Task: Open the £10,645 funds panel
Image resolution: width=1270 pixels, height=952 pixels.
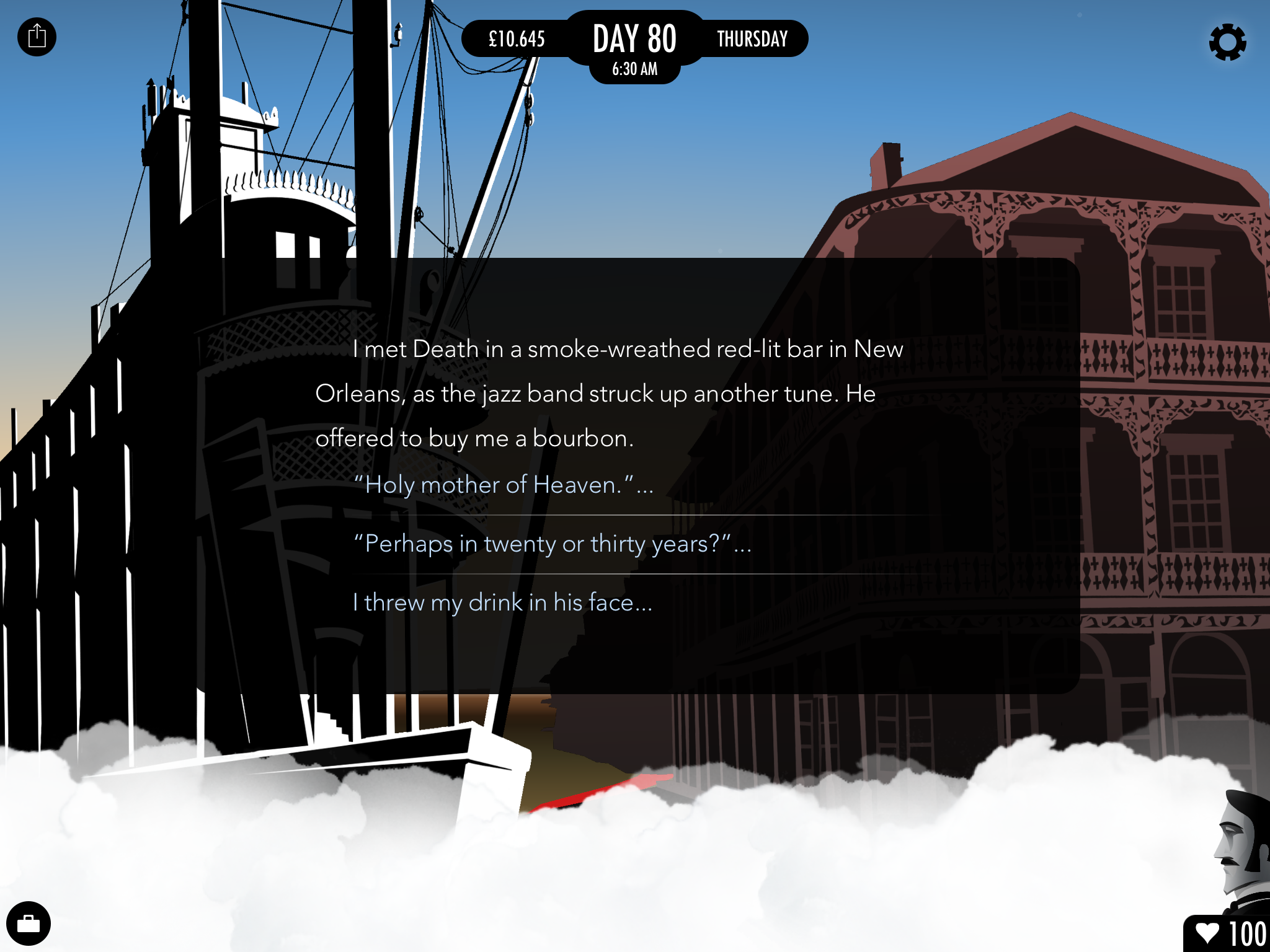Action: [517, 39]
